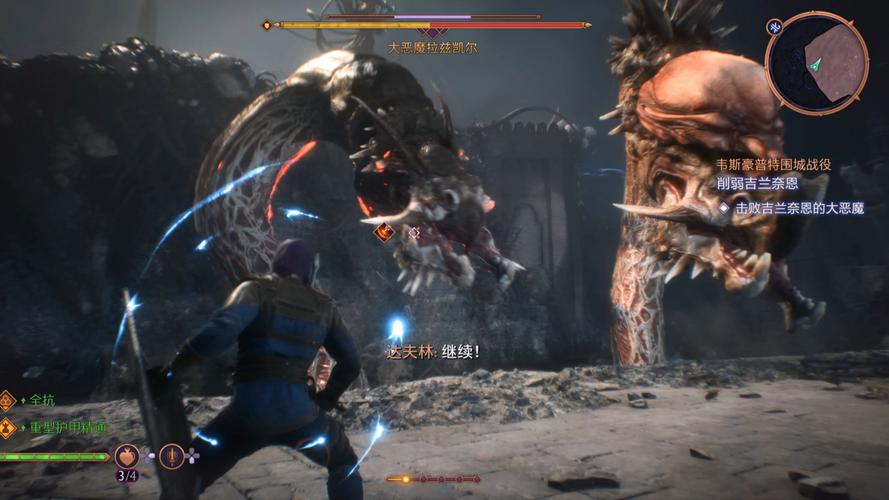Activate the sword rune ability icon
Image resolution: width=889 pixels, height=500 pixels.
click(172, 456)
